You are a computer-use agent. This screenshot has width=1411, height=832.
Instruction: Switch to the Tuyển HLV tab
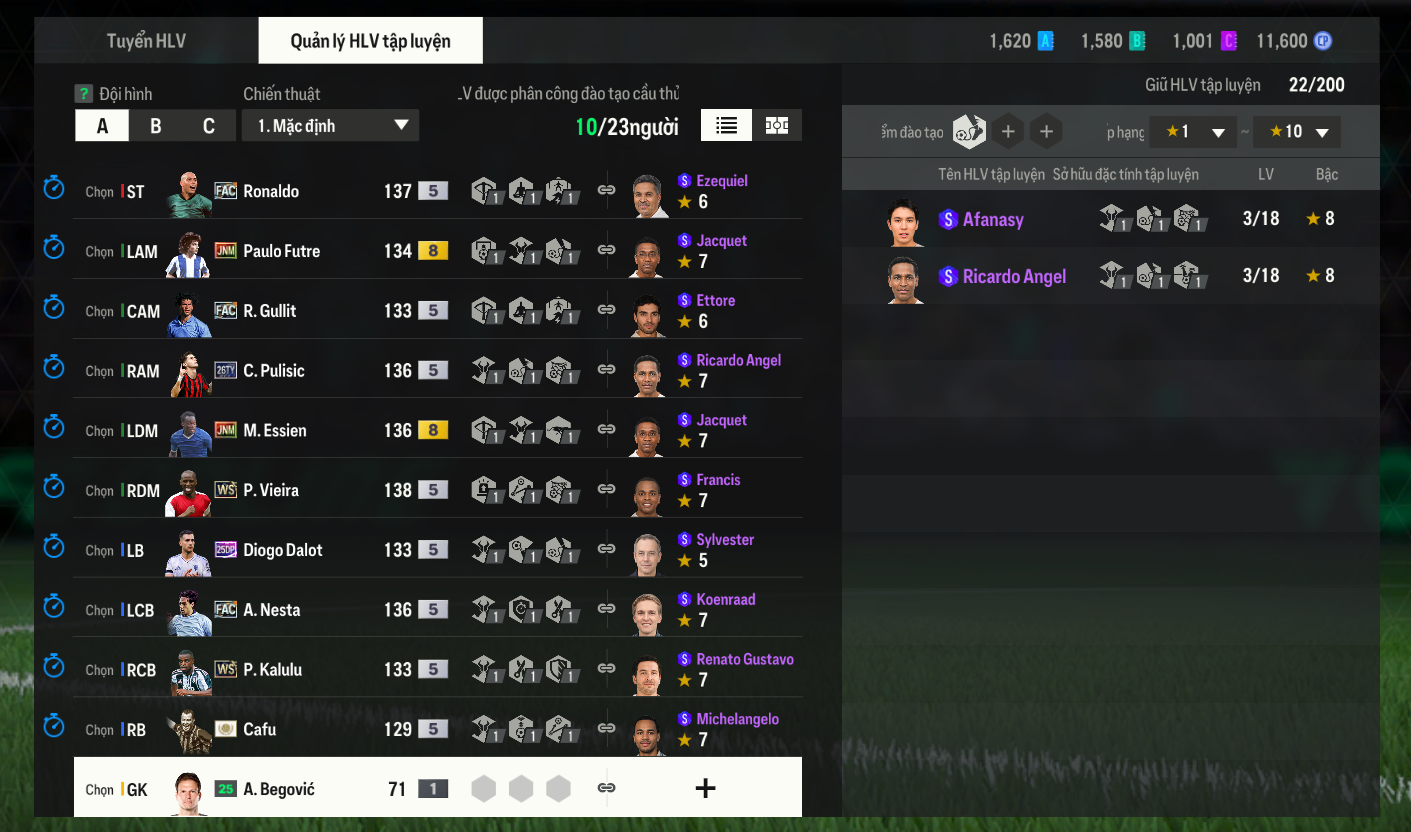pyautogui.click(x=146, y=41)
